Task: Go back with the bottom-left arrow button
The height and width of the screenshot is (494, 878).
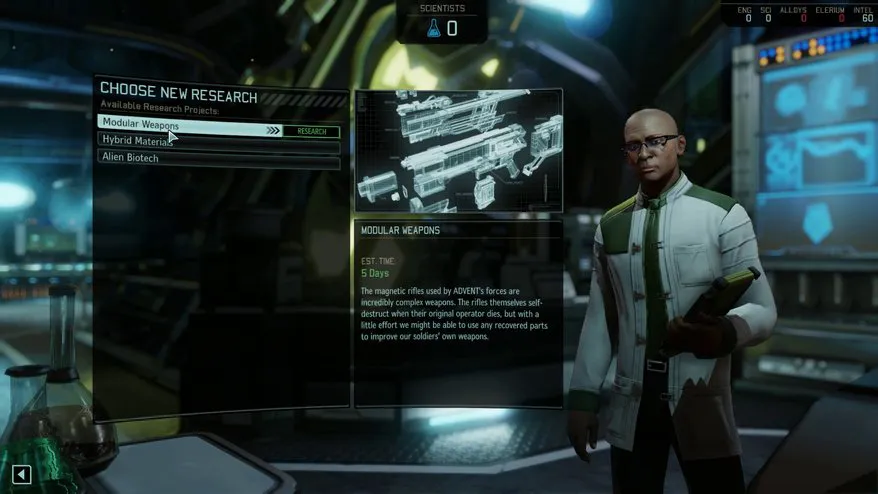Action: coord(22,475)
